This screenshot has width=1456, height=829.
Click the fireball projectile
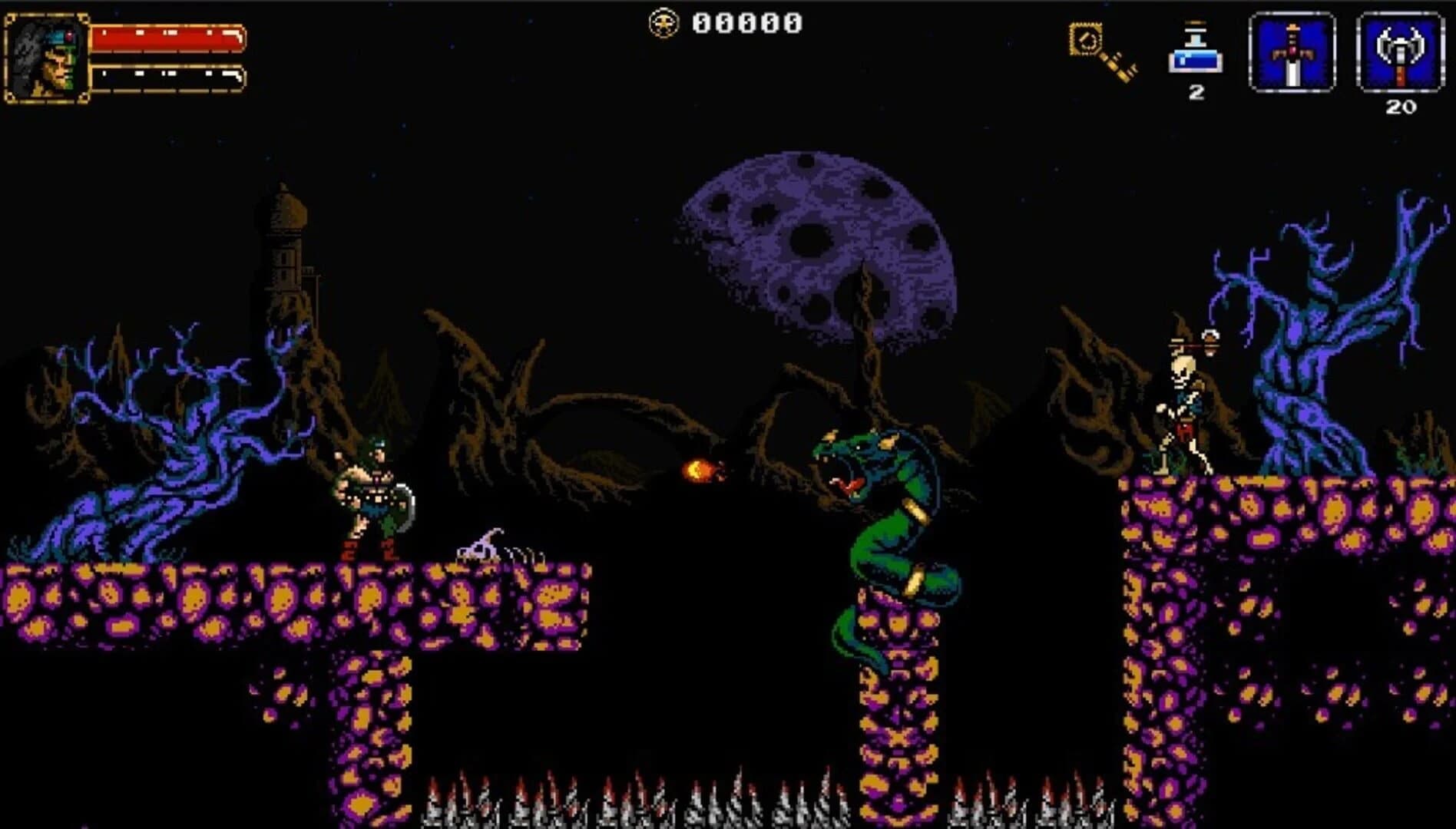[700, 469]
